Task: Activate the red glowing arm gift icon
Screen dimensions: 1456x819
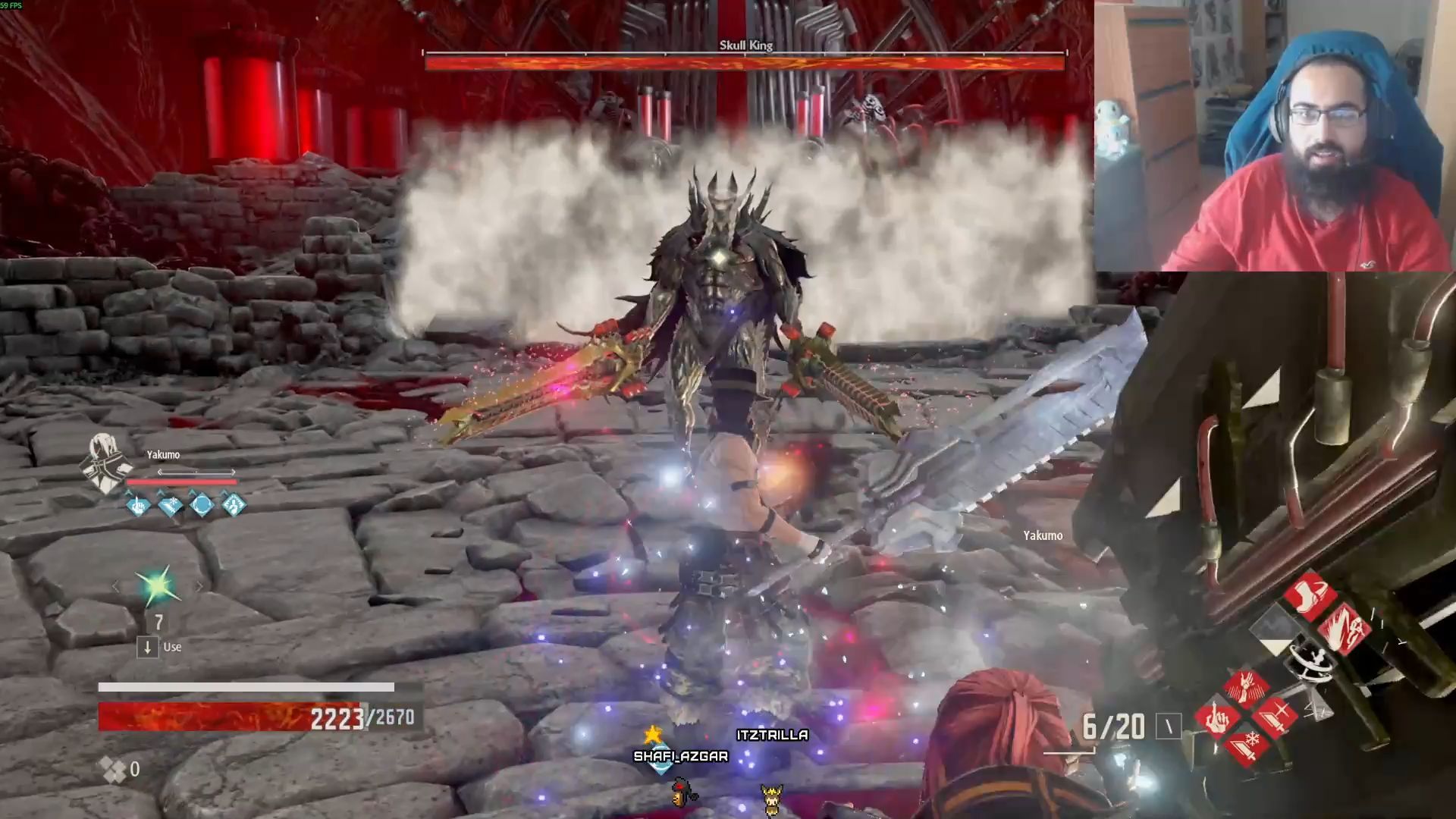Action: tap(1246, 687)
